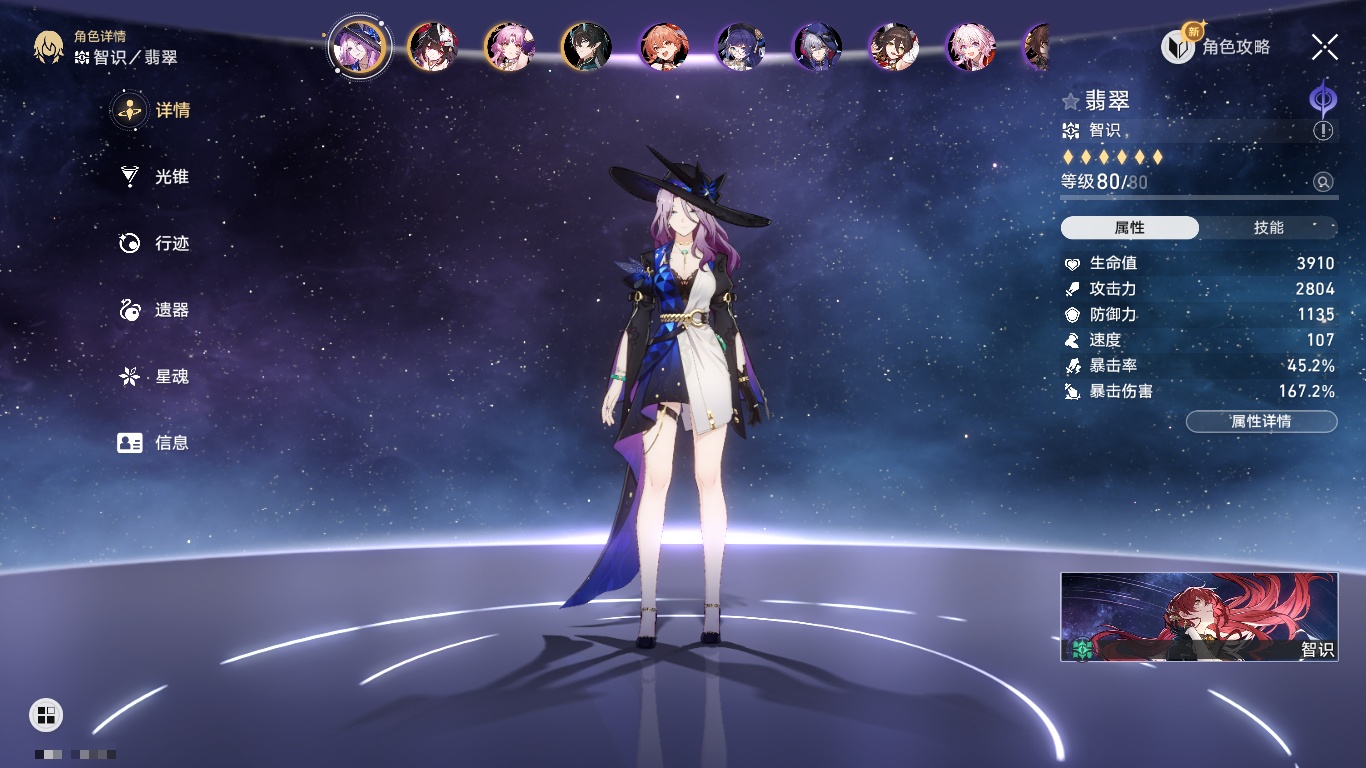Image resolution: width=1366 pixels, height=768 pixels.
Task: Click the magnifier icon beside the level
Action: [1323, 182]
